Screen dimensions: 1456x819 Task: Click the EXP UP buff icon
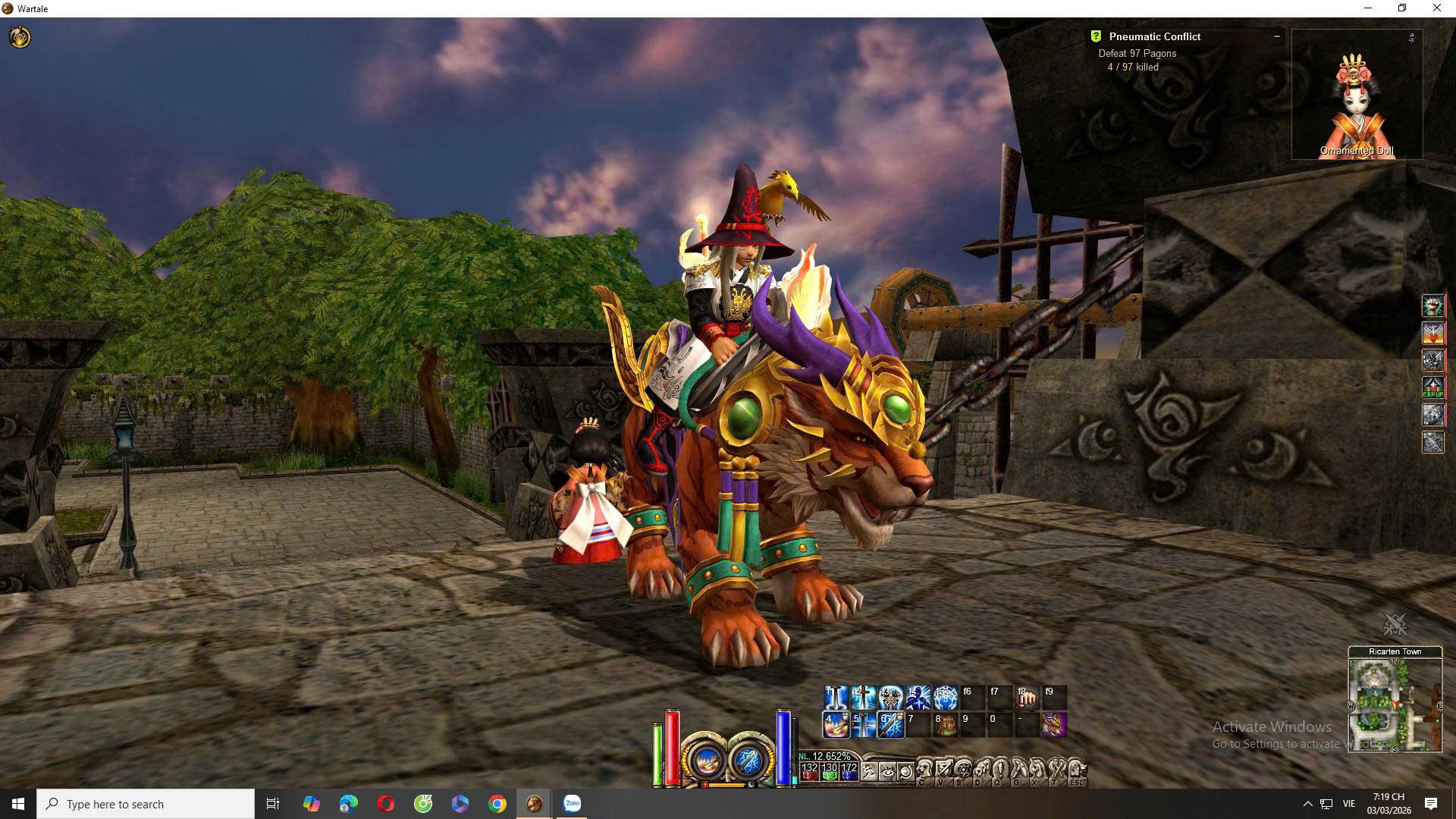point(1432,388)
